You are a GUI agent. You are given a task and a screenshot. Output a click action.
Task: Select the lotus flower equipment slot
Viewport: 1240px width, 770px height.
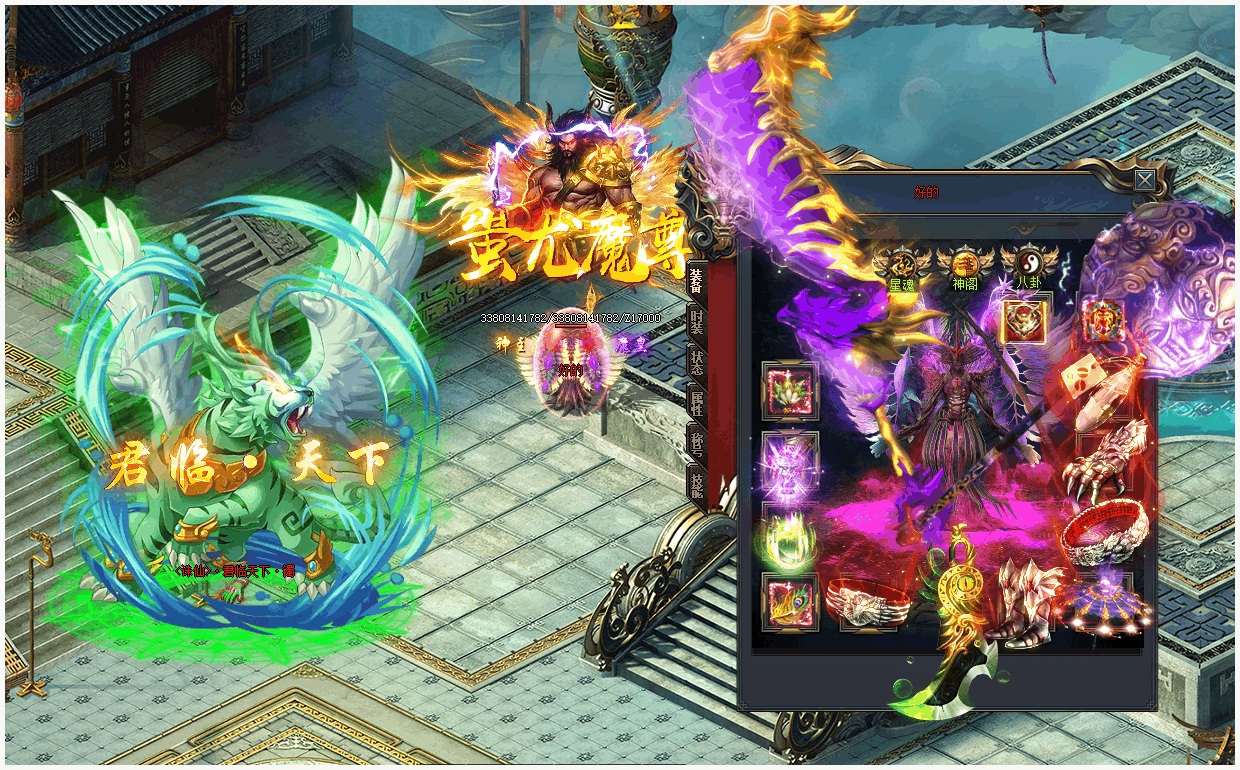click(x=790, y=391)
